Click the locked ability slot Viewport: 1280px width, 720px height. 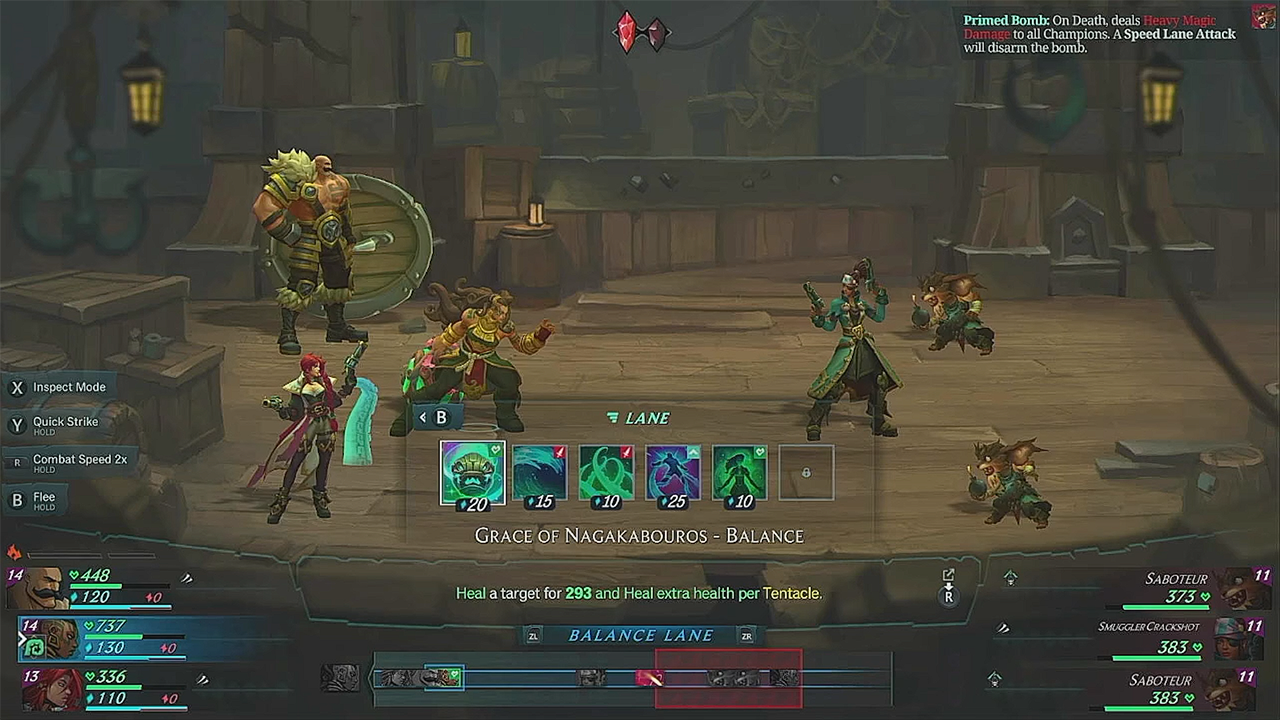point(806,473)
